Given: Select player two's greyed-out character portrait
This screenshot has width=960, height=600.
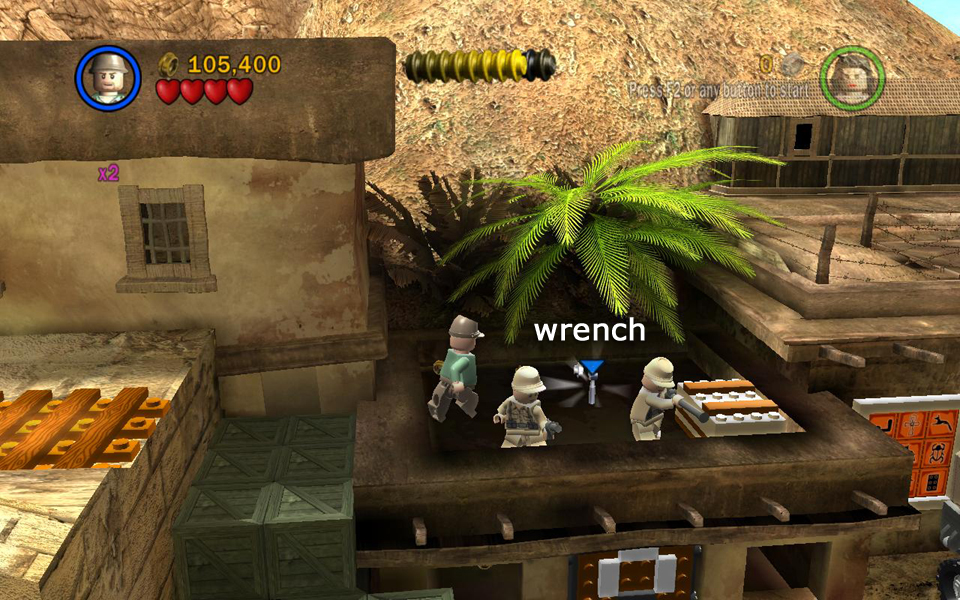Looking at the screenshot, I should [852, 78].
